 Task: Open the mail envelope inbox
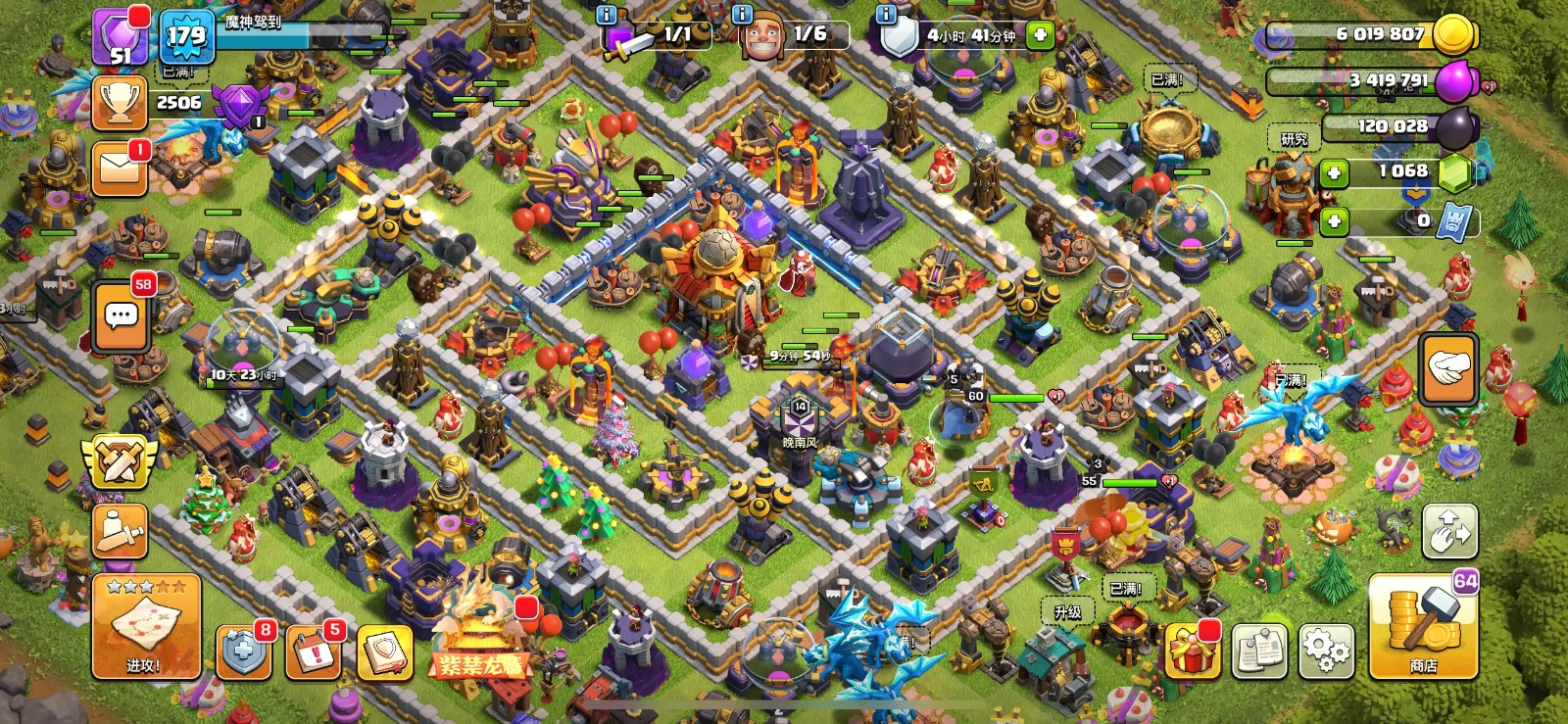point(120,169)
